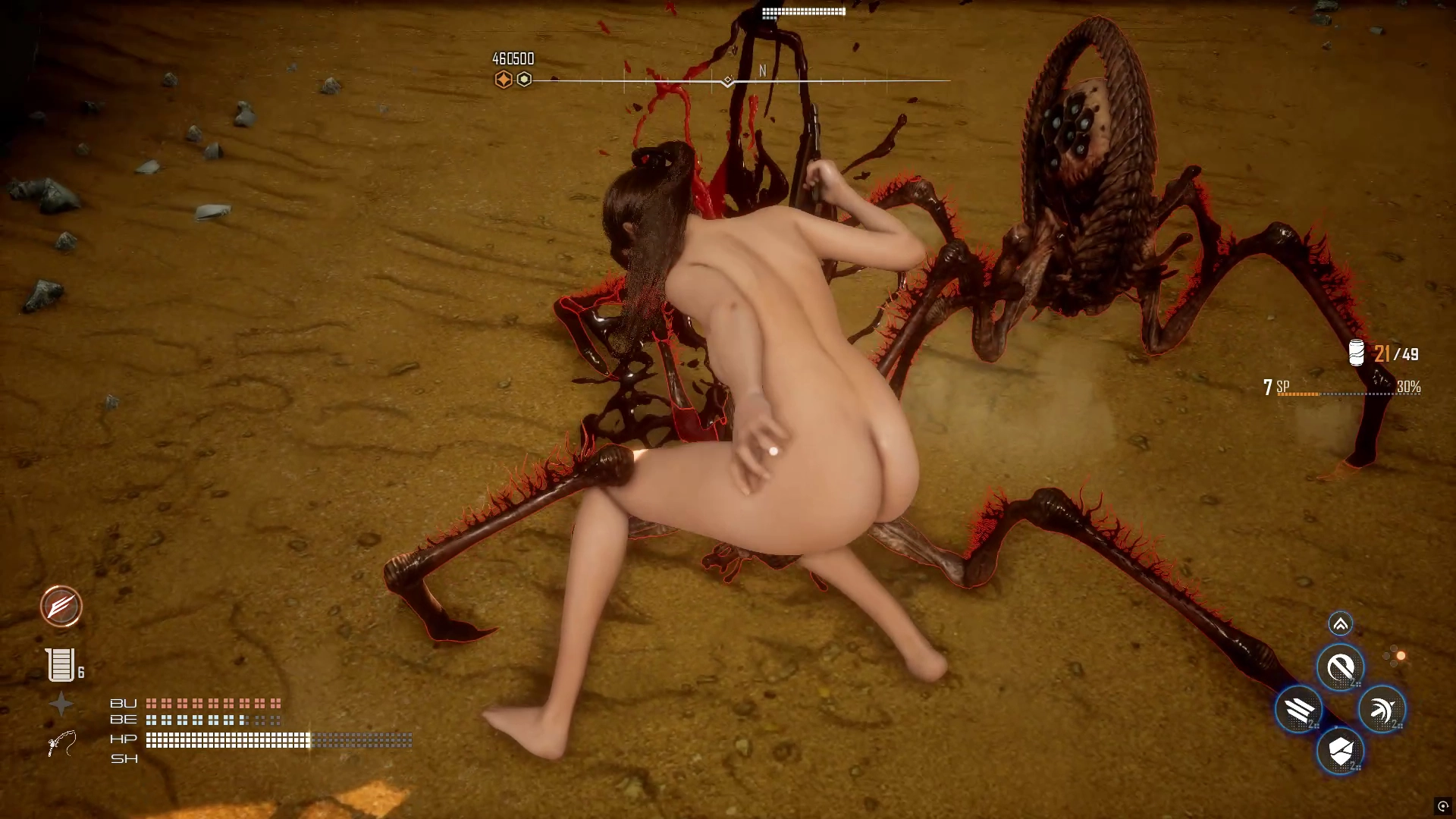Click the grey four-pointed star icon
The width and height of the screenshot is (1456, 819).
(x=61, y=704)
